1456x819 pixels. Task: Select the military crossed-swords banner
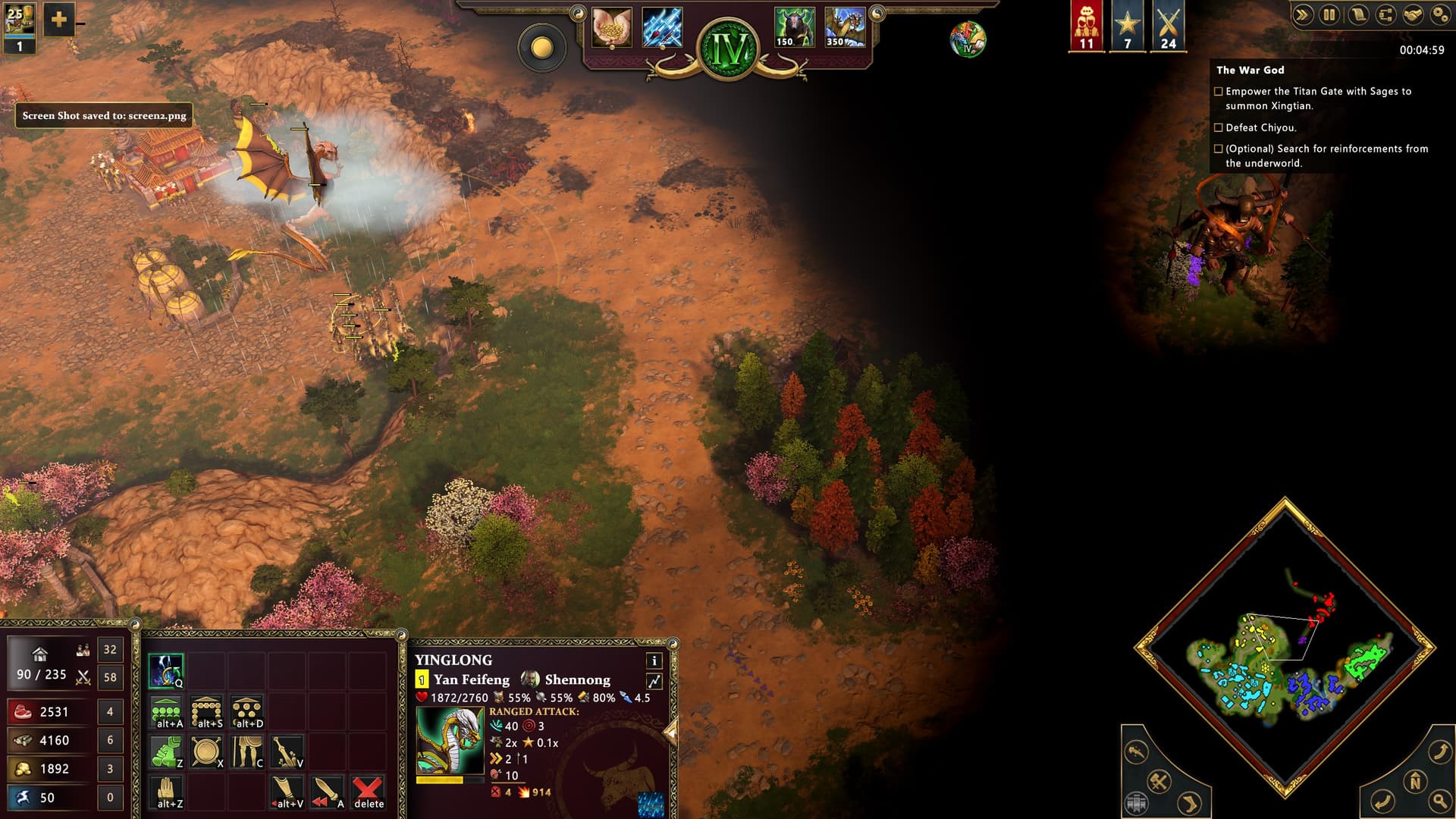1168,27
